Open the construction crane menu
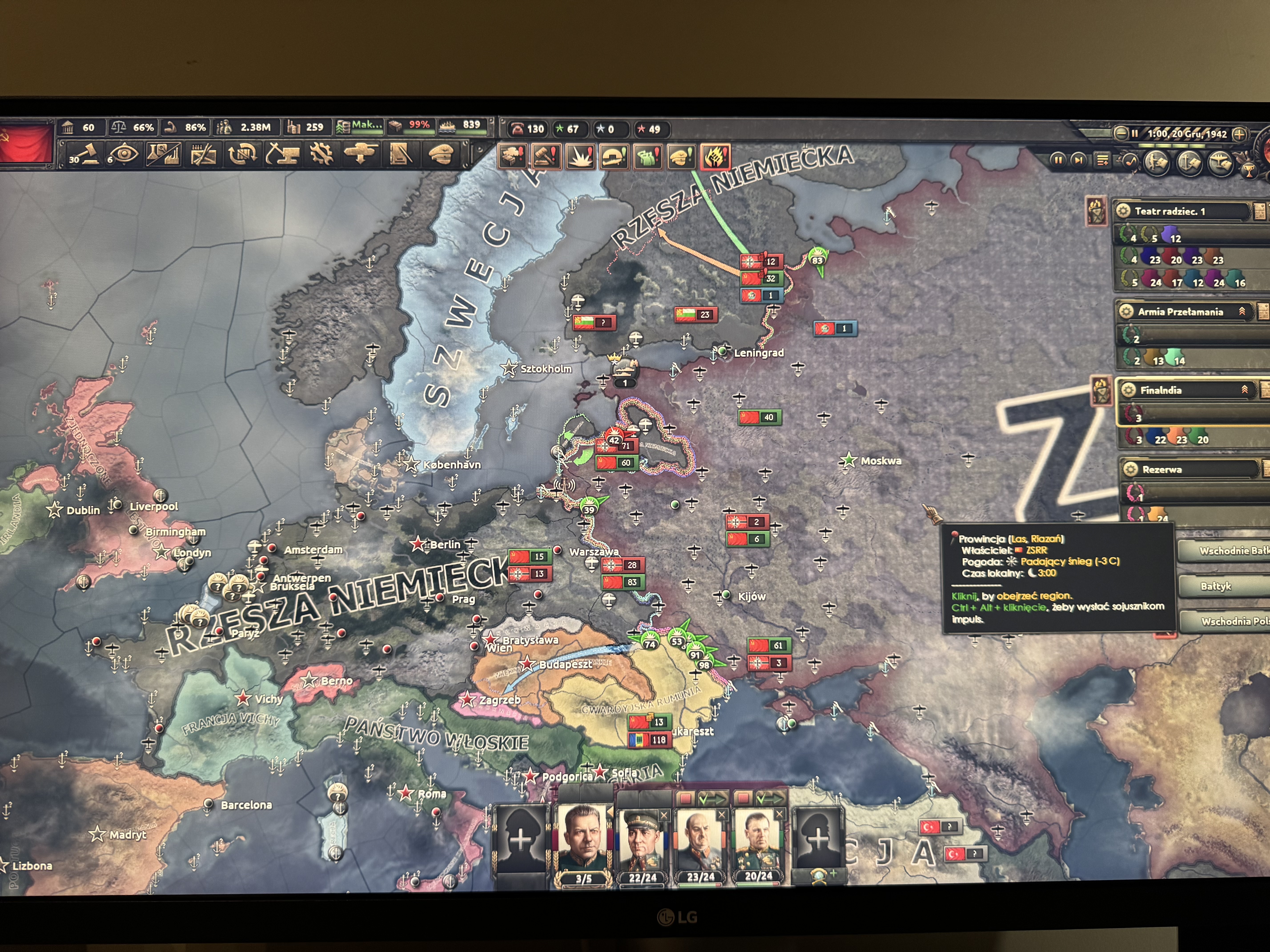Screen dimensions: 1270x952 coord(282,154)
